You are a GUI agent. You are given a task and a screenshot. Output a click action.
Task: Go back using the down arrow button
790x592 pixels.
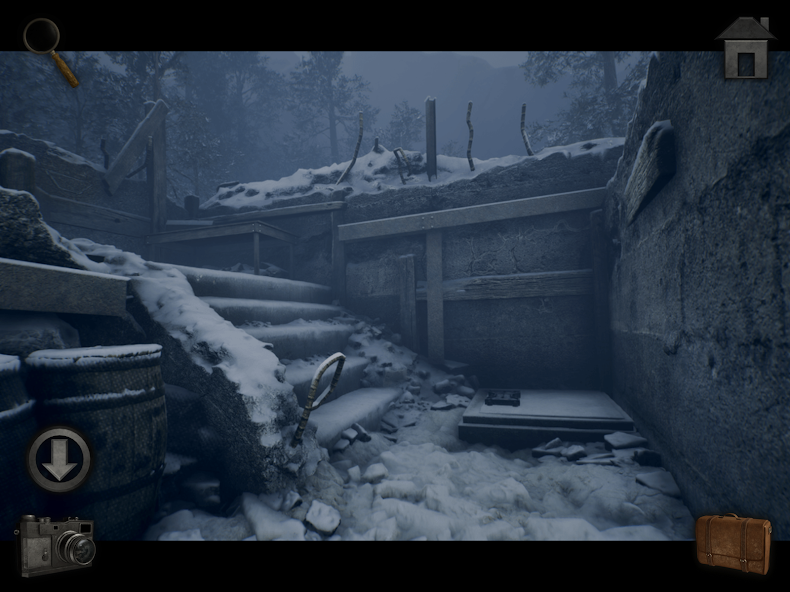tap(59, 460)
